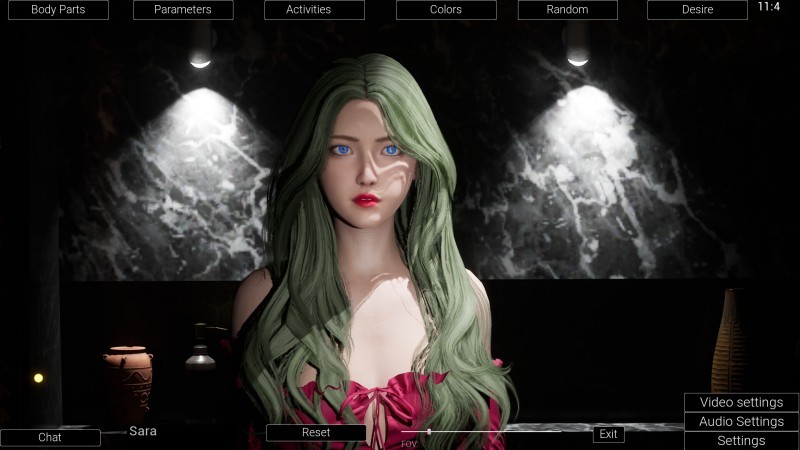Exit the game
800x450 pixels.
pyautogui.click(x=608, y=434)
